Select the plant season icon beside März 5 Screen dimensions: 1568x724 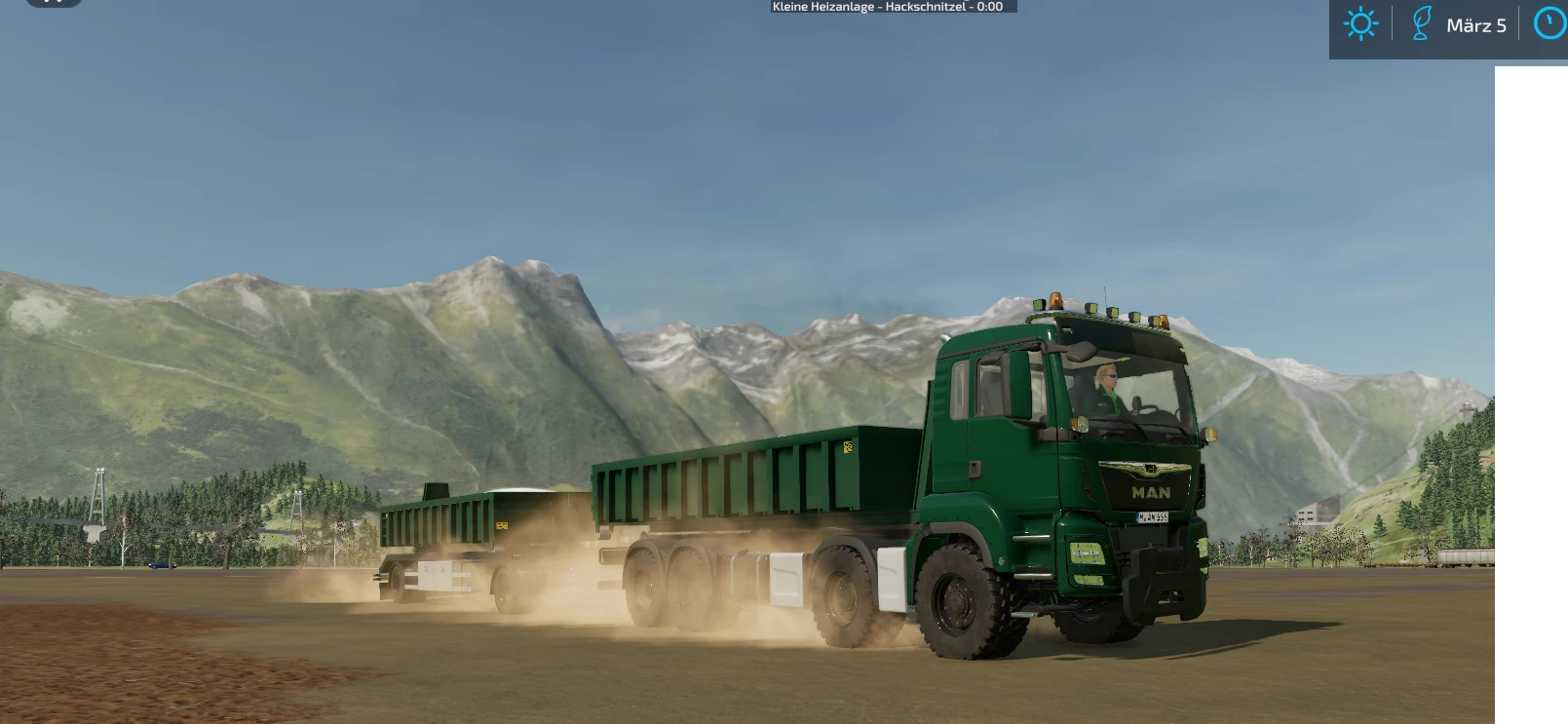tap(1422, 23)
